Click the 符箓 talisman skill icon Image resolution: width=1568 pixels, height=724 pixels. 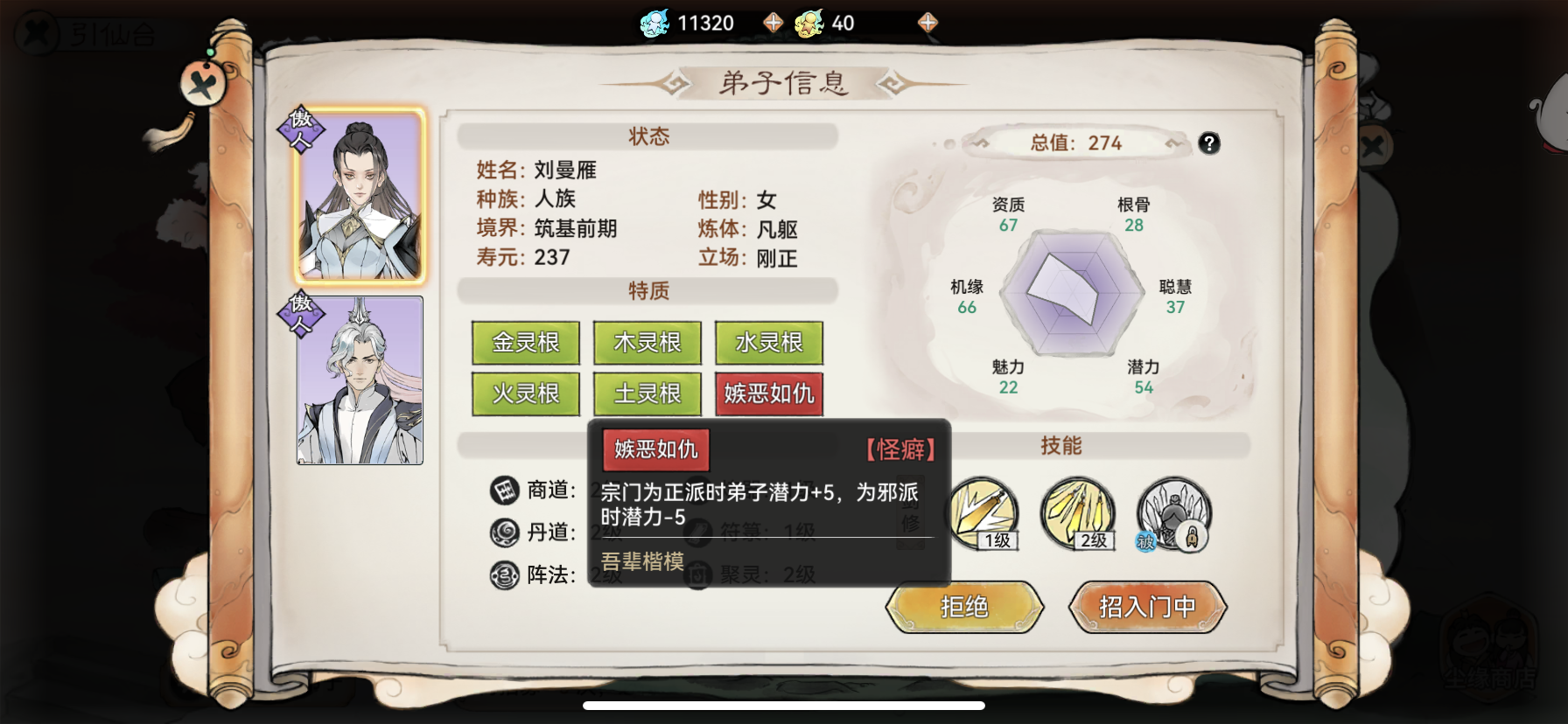pos(697,533)
